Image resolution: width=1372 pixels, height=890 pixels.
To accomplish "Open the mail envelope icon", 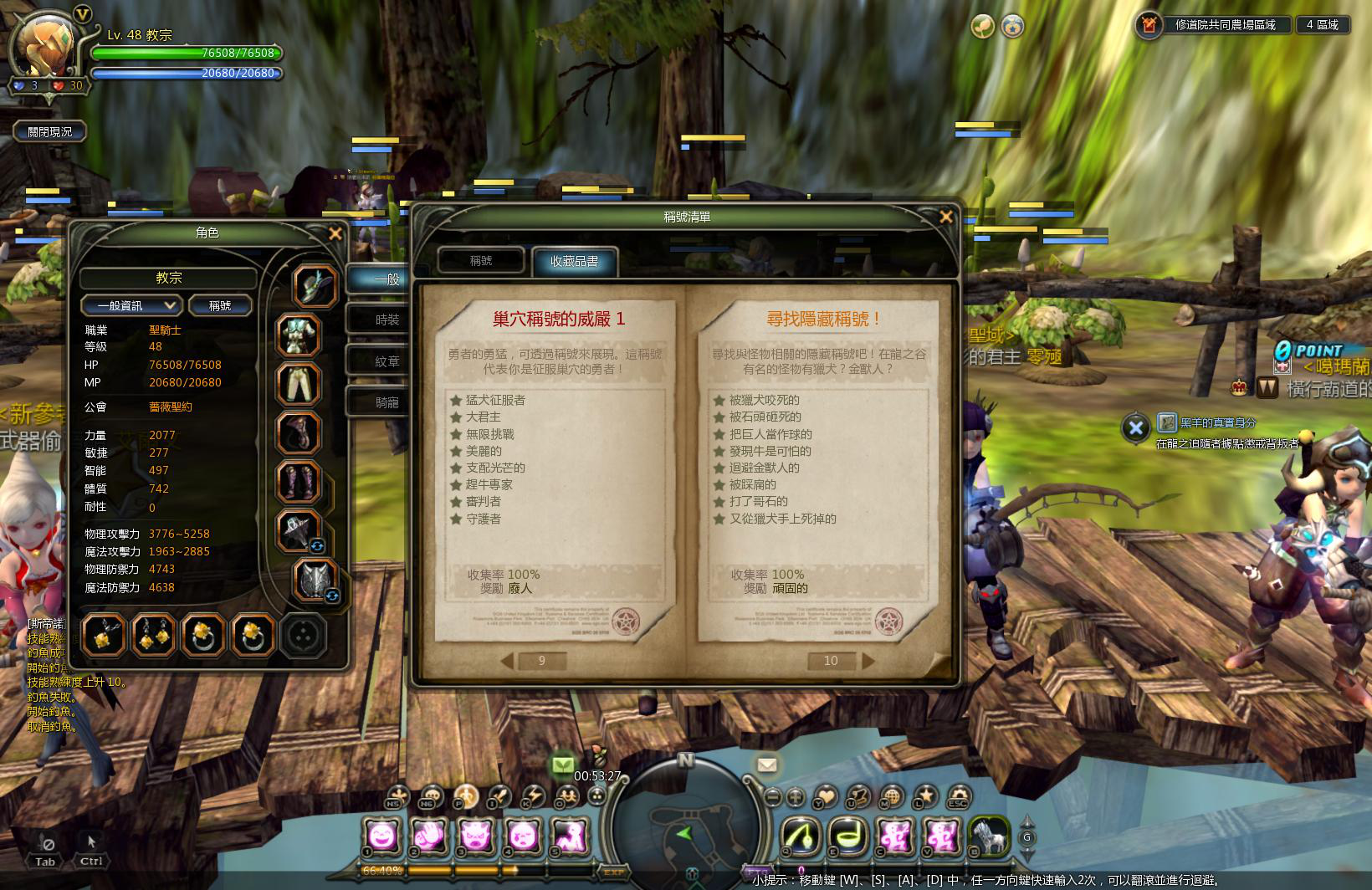I will point(766,765).
